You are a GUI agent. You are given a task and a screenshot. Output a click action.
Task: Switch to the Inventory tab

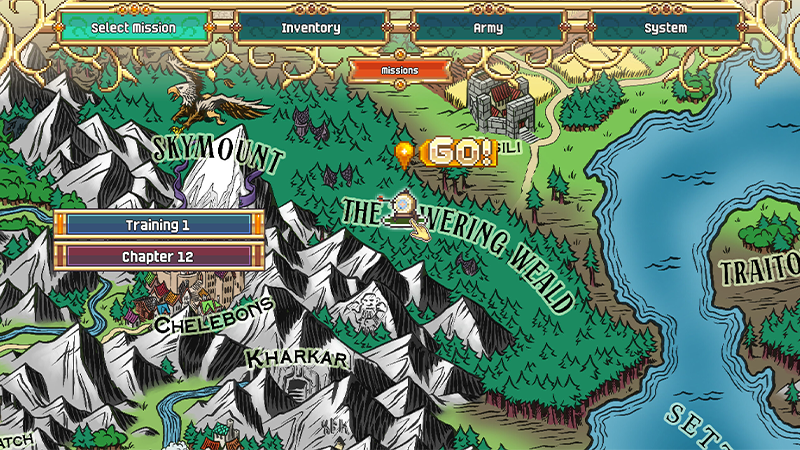(311, 28)
